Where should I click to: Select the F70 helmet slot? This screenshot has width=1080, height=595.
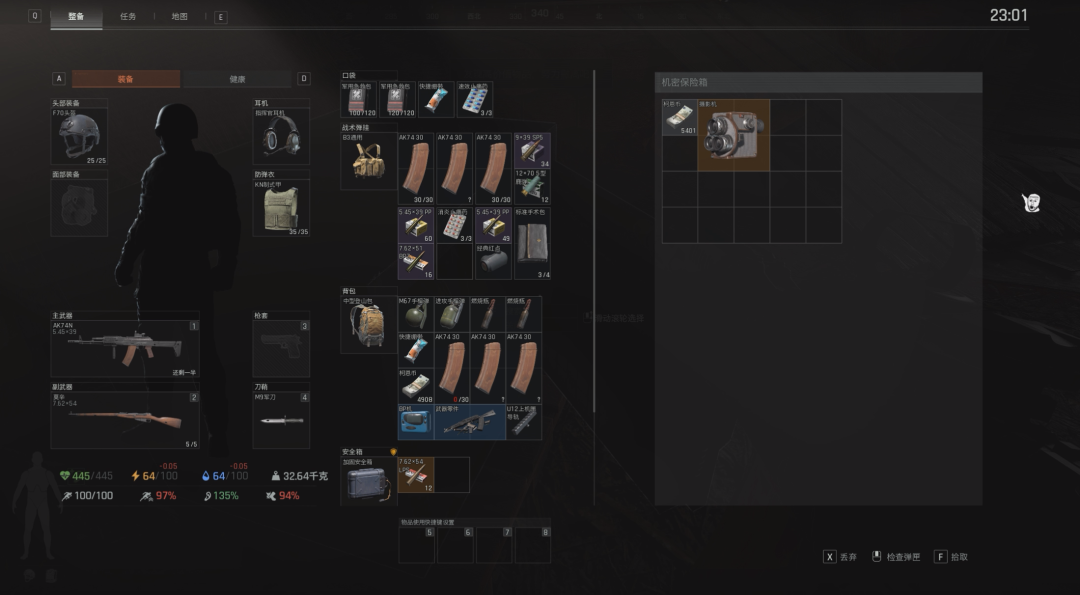[79, 136]
